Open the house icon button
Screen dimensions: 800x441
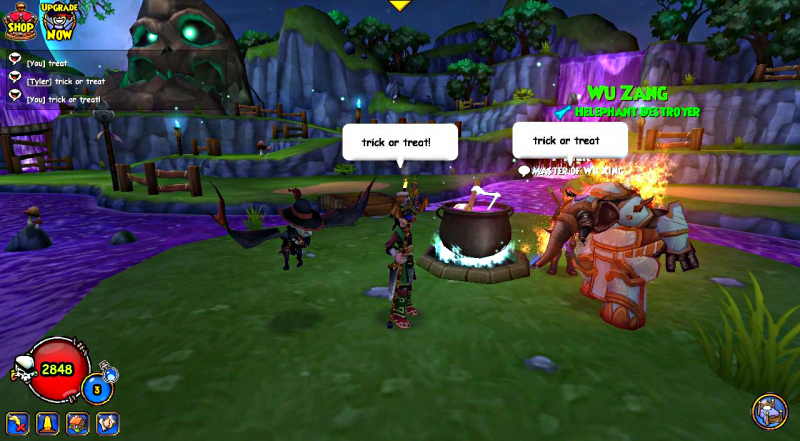point(77,423)
